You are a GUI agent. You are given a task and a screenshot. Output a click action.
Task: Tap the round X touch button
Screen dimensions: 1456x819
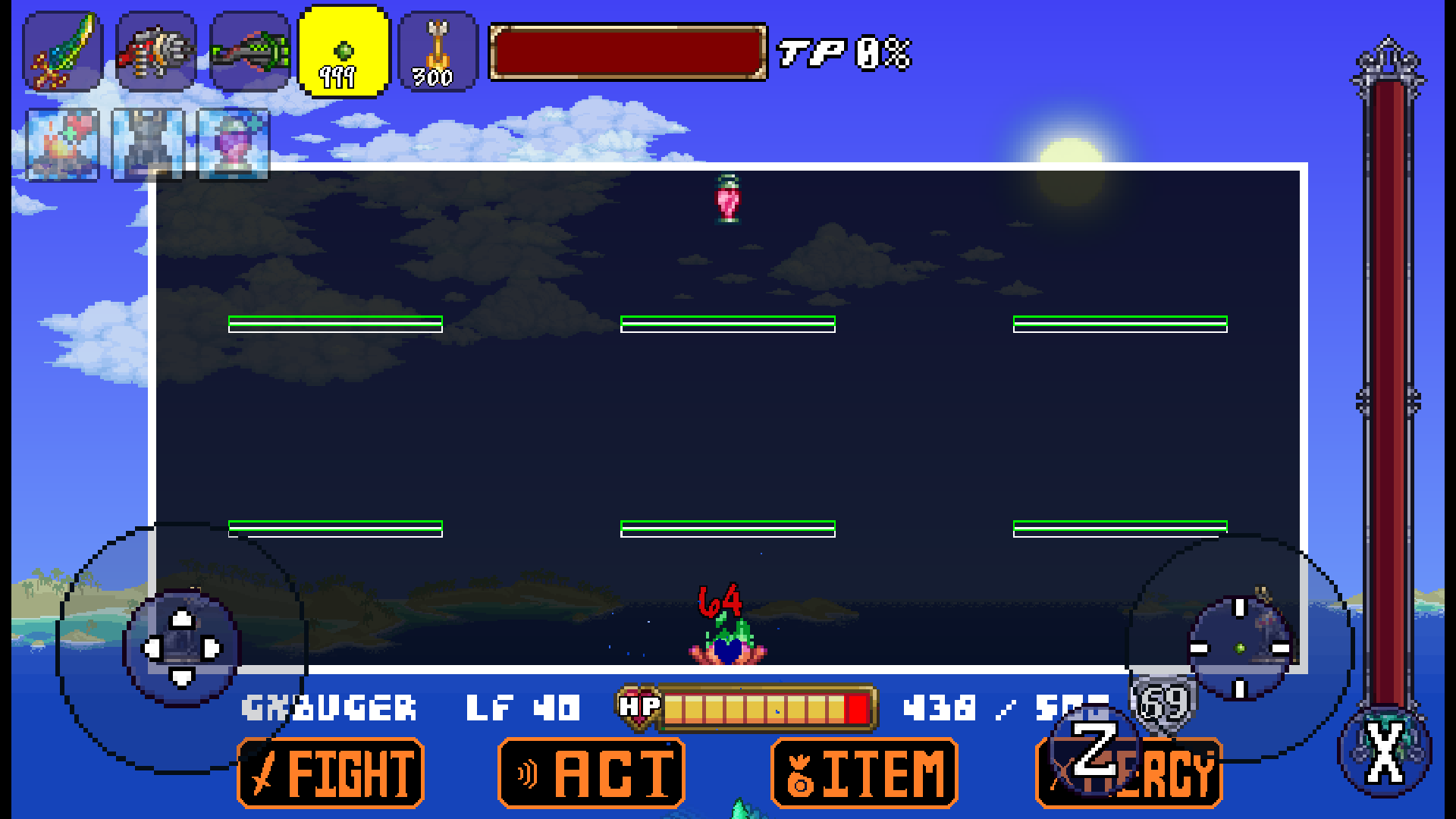point(1385,752)
